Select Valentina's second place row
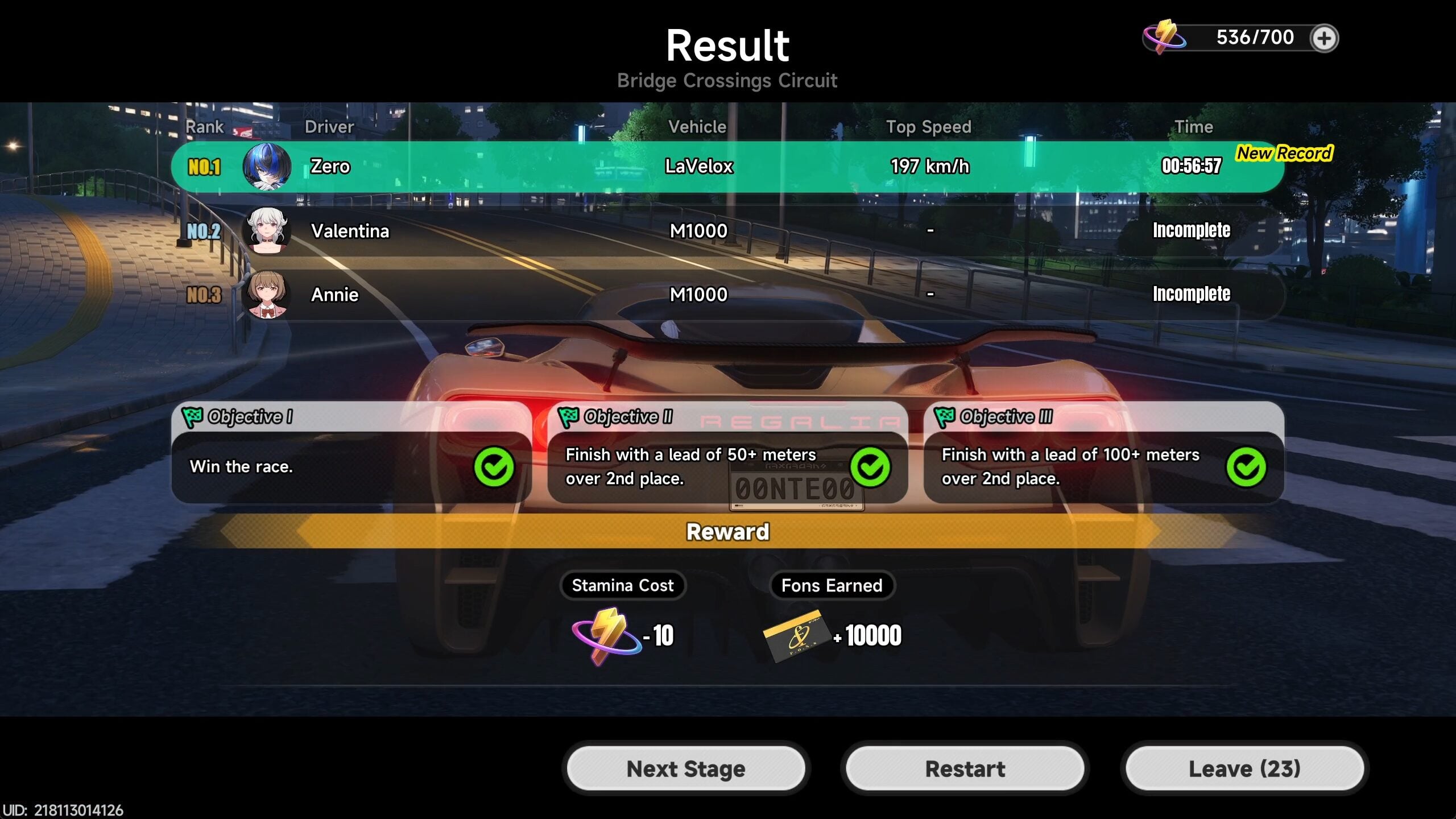 (727, 230)
